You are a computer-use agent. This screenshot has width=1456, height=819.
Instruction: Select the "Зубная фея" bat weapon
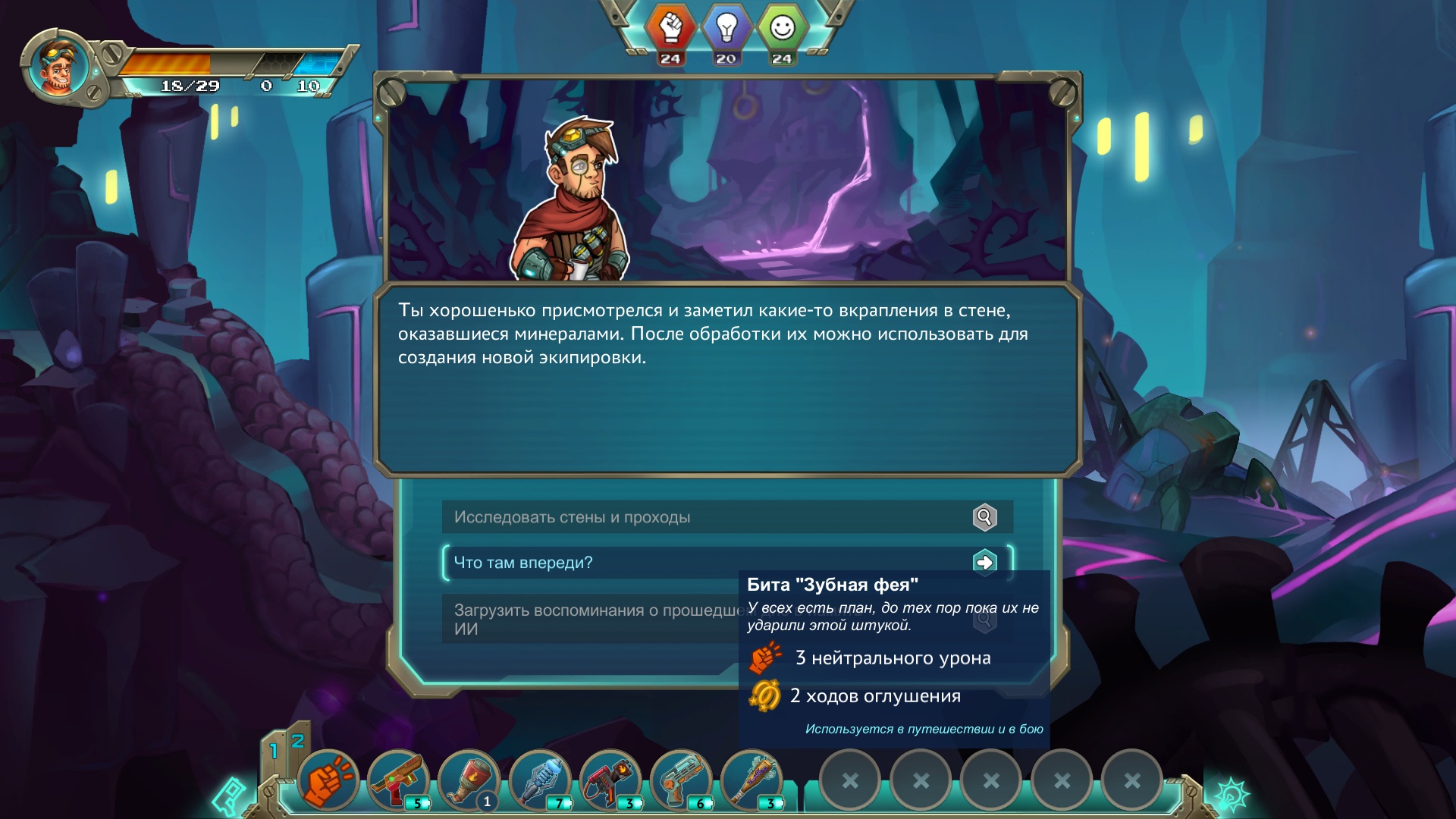pyautogui.click(x=751, y=780)
